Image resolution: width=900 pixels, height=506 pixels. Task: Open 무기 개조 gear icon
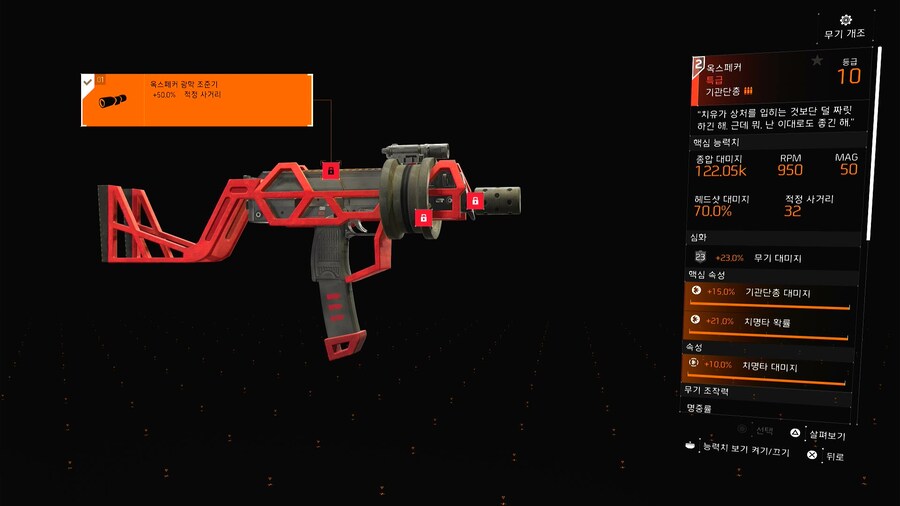pos(846,20)
